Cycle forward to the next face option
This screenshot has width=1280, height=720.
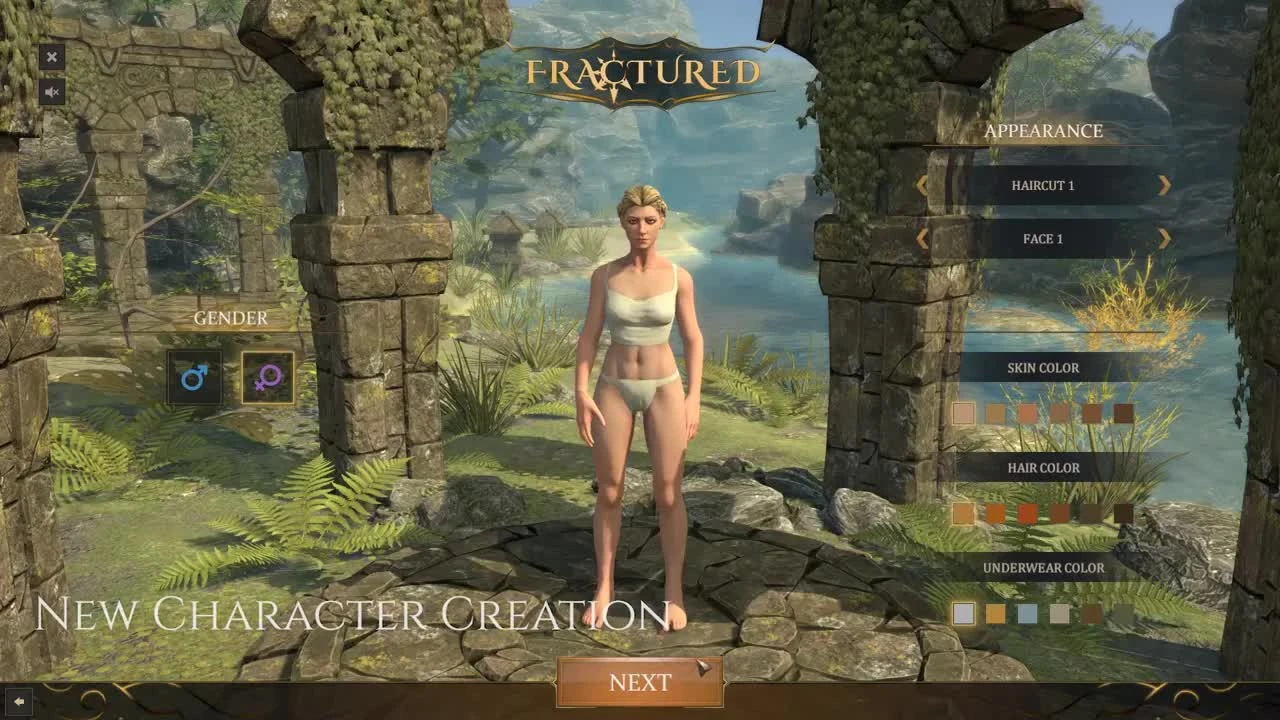[1163, 238]
